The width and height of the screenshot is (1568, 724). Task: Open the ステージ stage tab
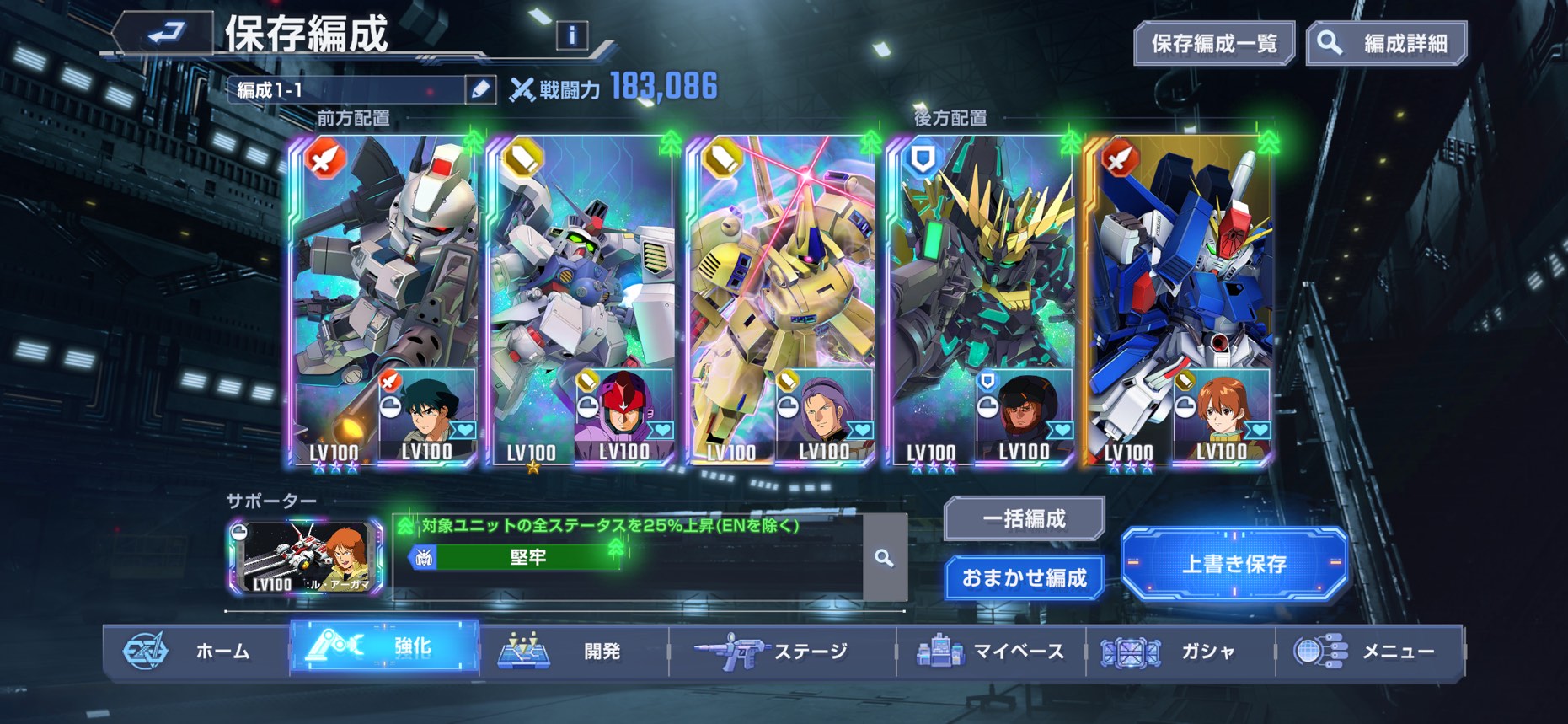pyautogui.click(x=782, y=651)
